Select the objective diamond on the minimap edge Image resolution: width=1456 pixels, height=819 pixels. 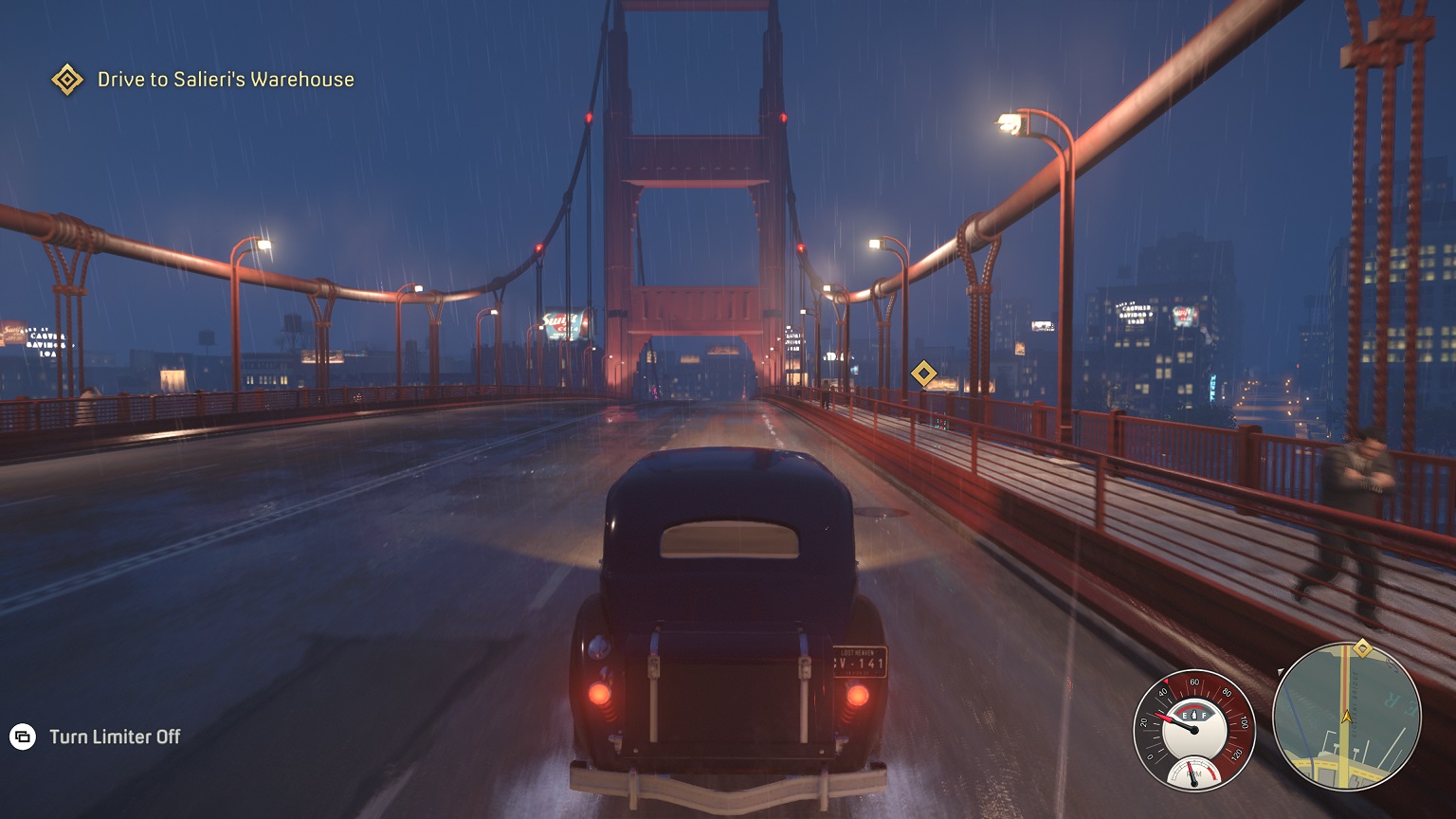1362,648
